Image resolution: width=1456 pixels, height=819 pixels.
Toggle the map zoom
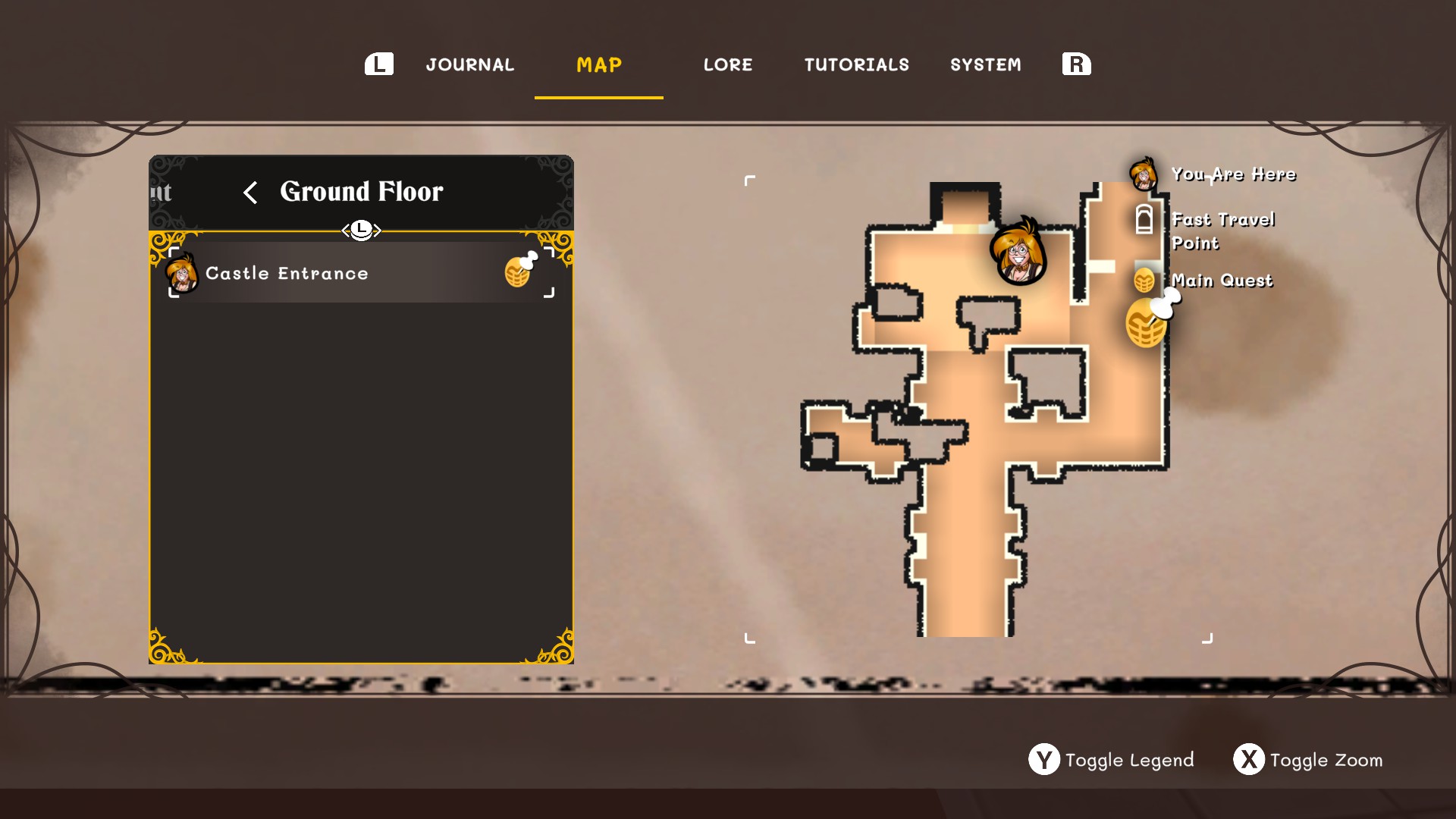(1309, 760)
